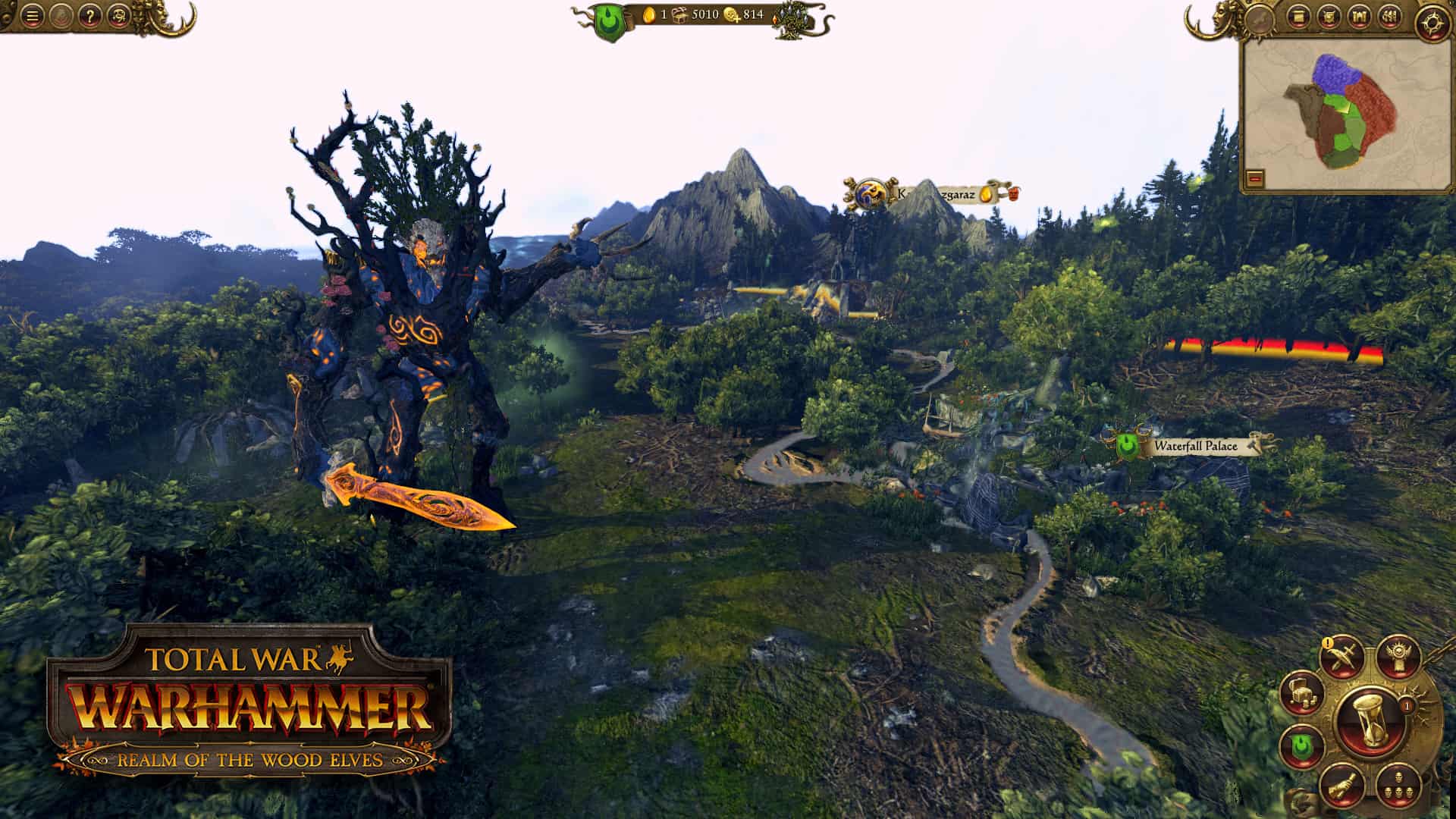Open the buildings icon in top-right toolbar
This screenshot has height=819, width=1456.
click(x=1359, y=17)
